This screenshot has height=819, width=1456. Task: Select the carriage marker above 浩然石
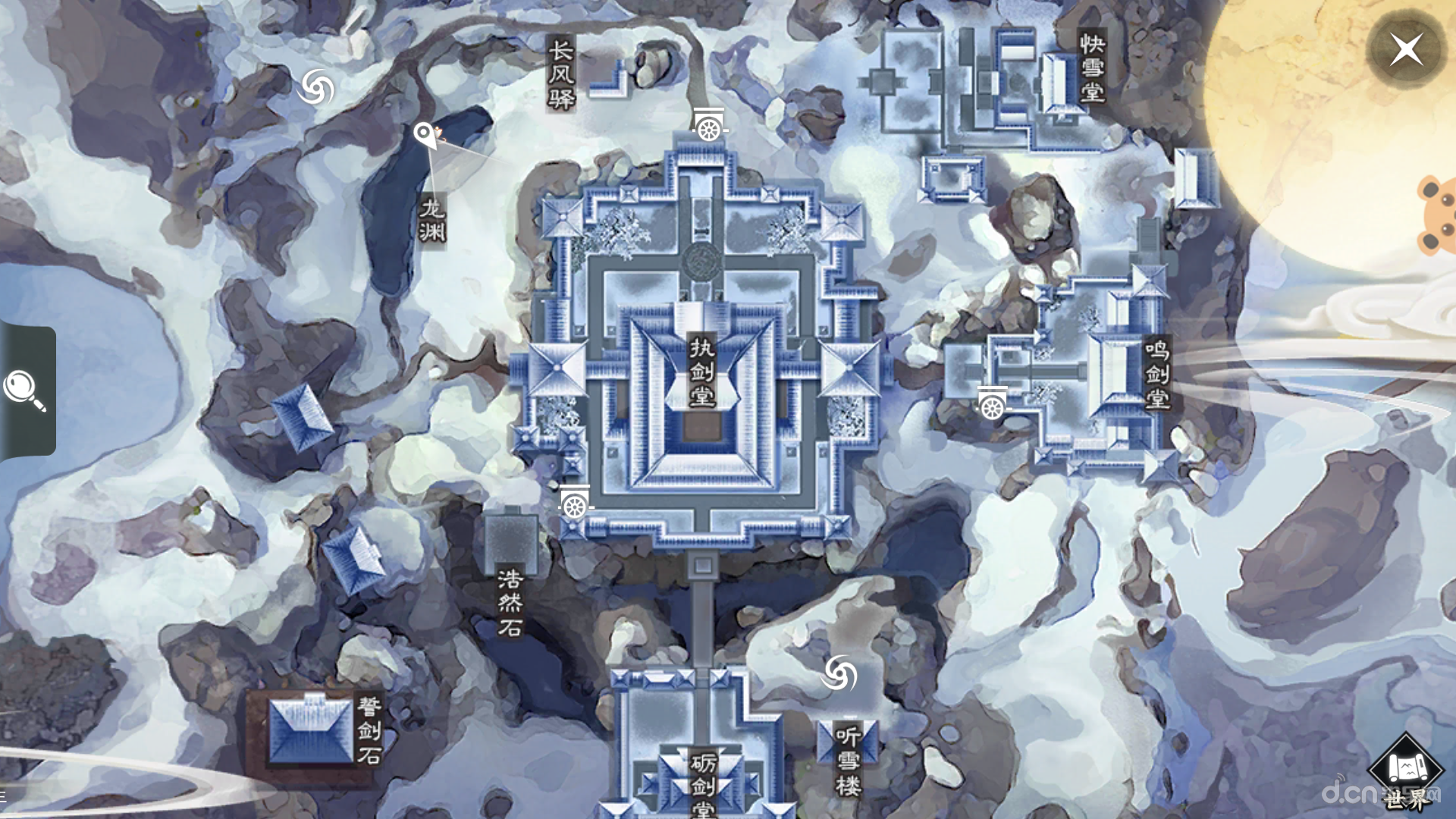click(574, 502)
